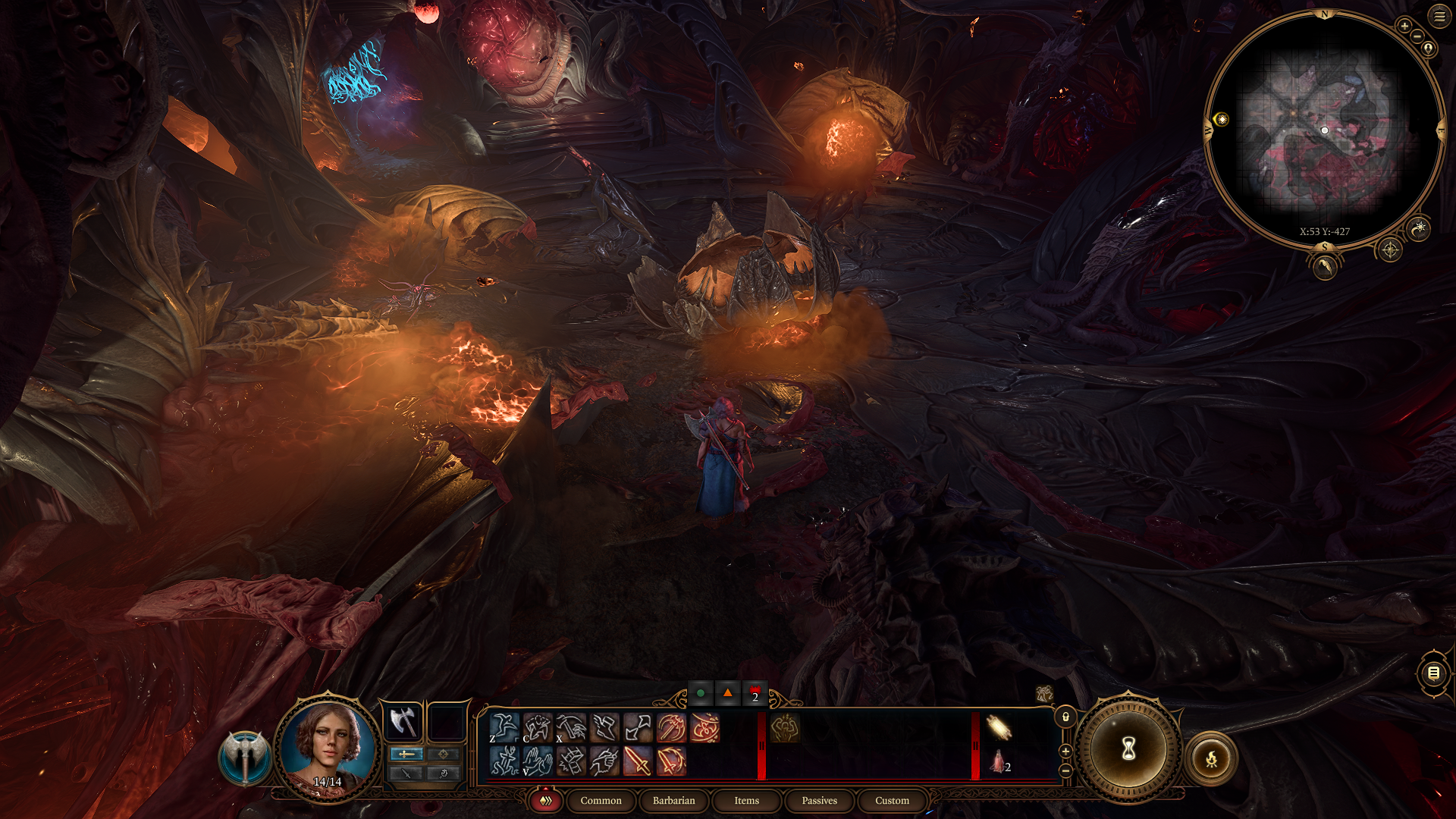
Task: Activate the Jump ability icon
Action: pyautogui.click(x=504, y=728)
